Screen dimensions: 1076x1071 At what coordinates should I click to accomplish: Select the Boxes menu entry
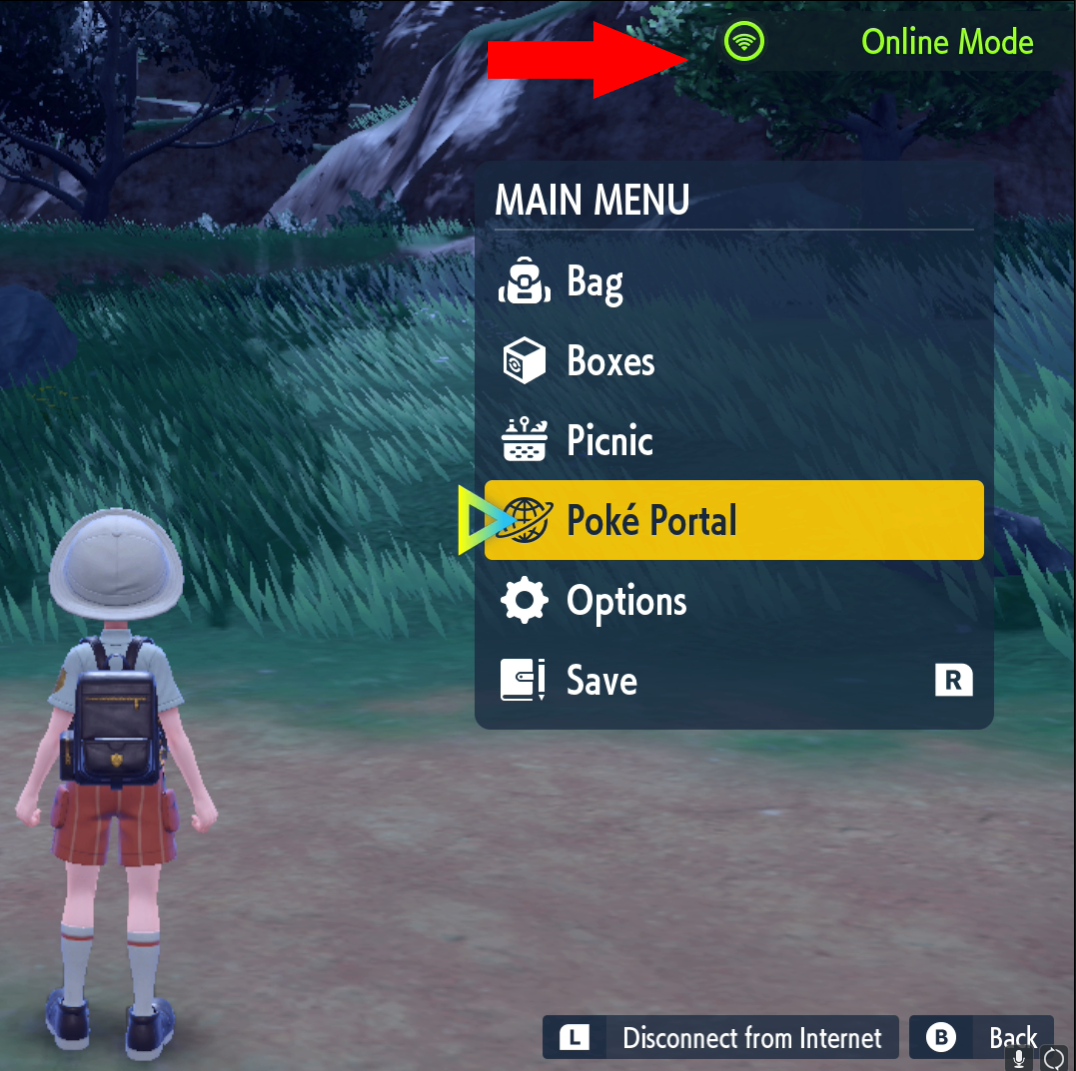pyautogui.click(x=610, y=361)
